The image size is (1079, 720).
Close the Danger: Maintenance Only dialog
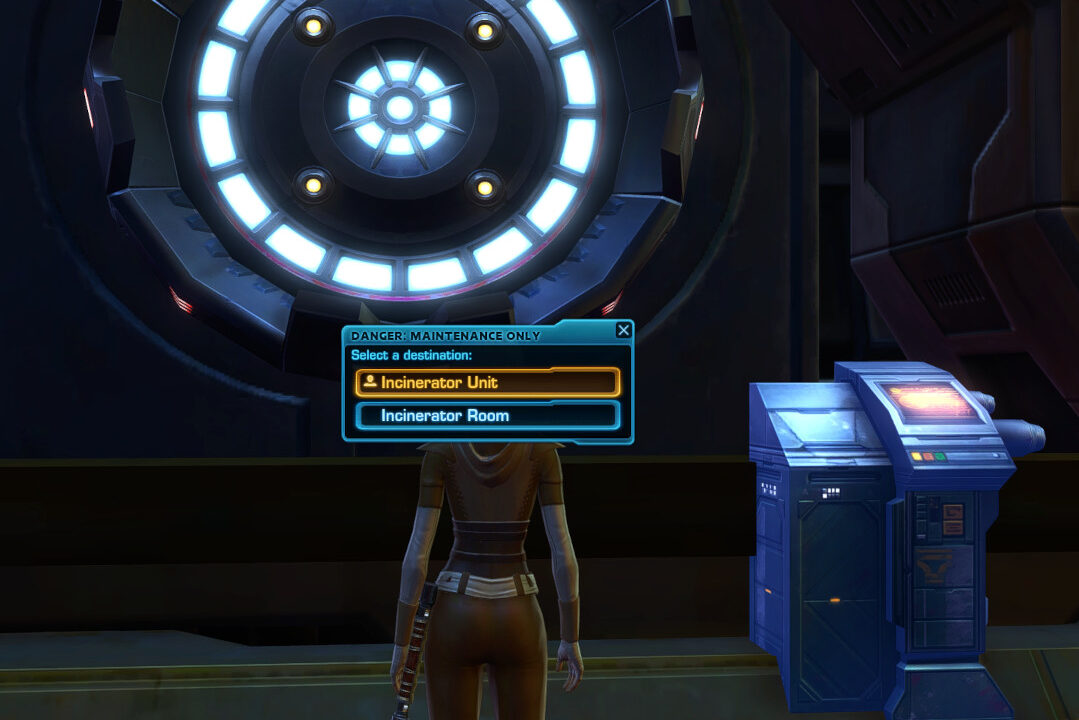[623, 330]
